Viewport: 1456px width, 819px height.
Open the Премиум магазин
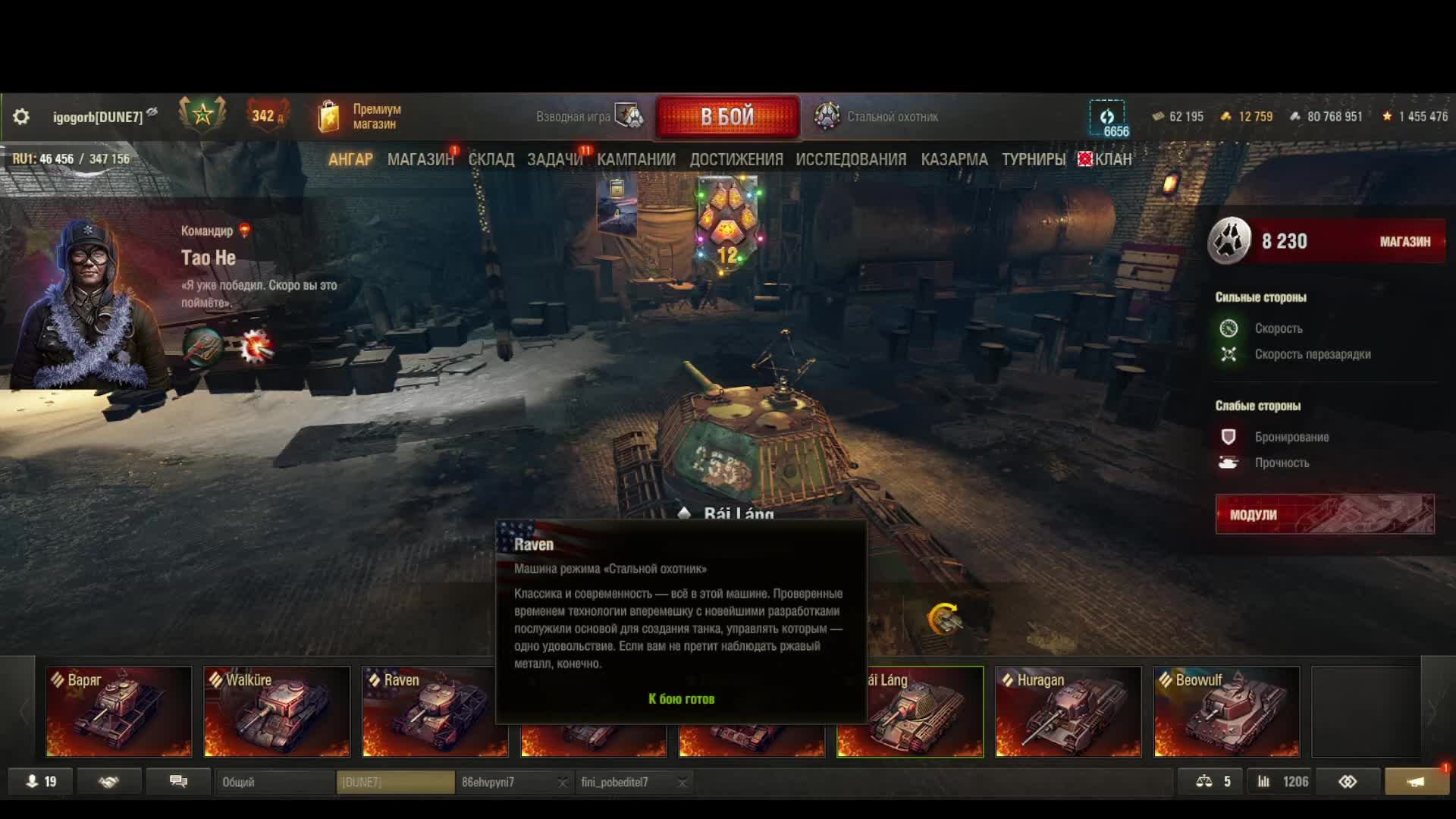[360, 117]
